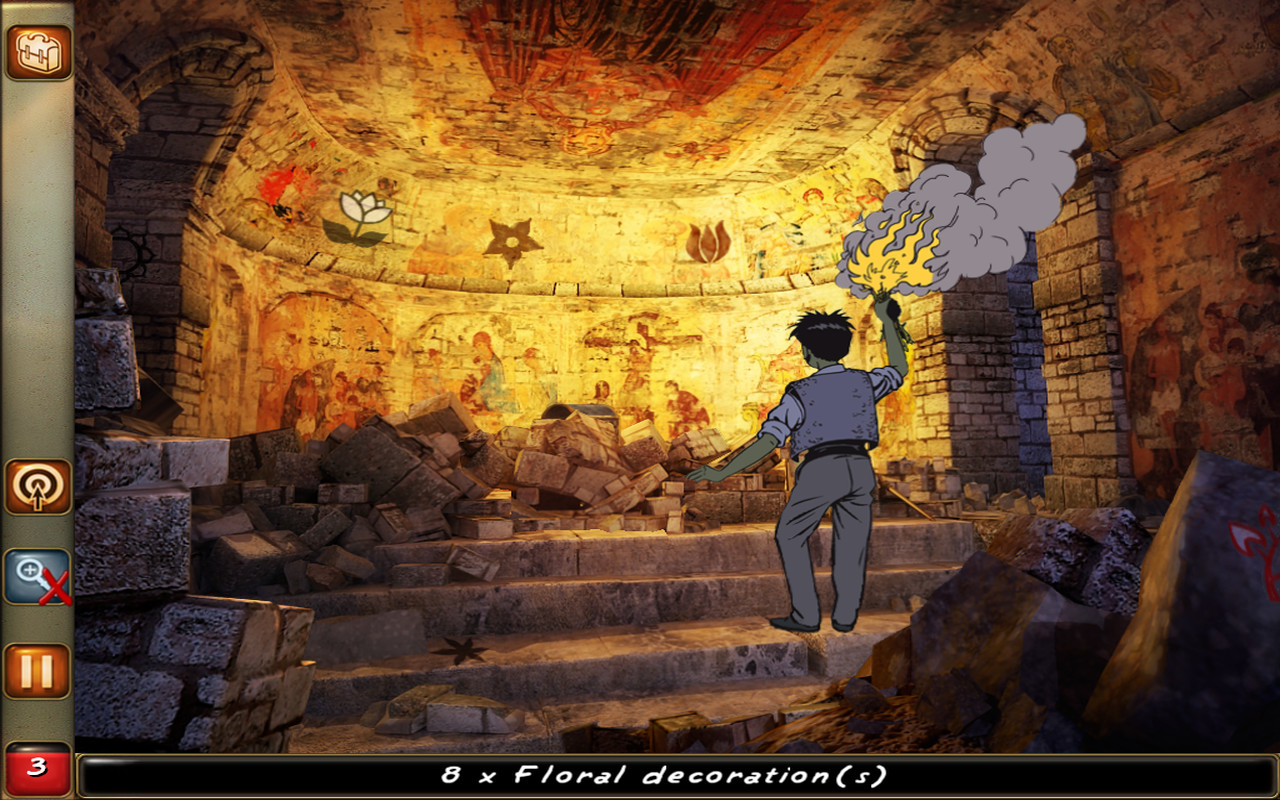Toggle the magnifying glass zoom button
Image resolution: width=1280 pixels, height=800 pixels.
[x=38, y=577]
